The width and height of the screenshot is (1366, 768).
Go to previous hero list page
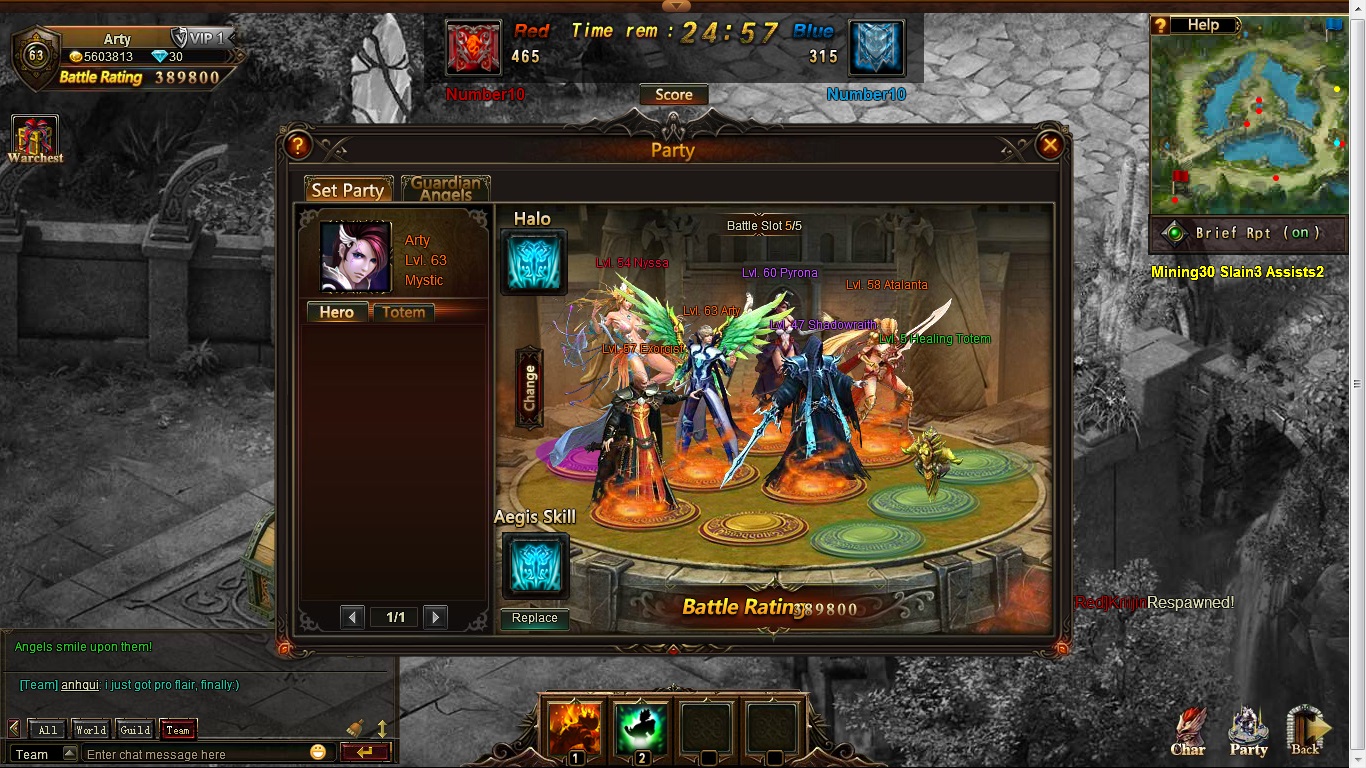[352, 617]
